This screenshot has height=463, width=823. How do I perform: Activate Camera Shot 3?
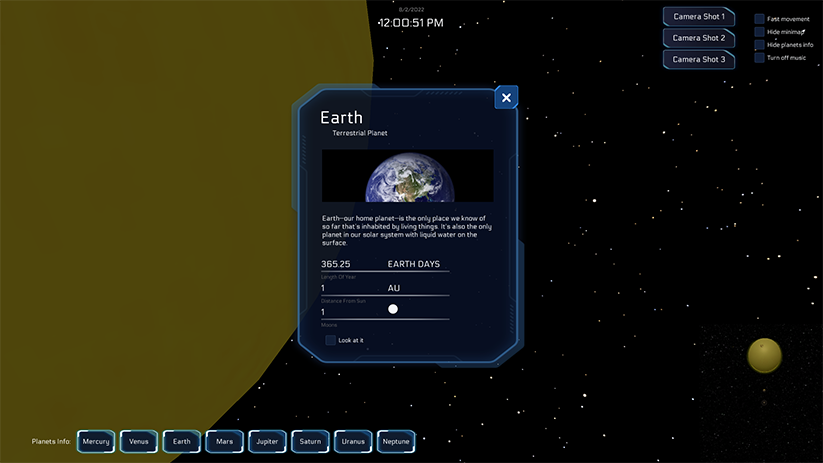point(699,59)
